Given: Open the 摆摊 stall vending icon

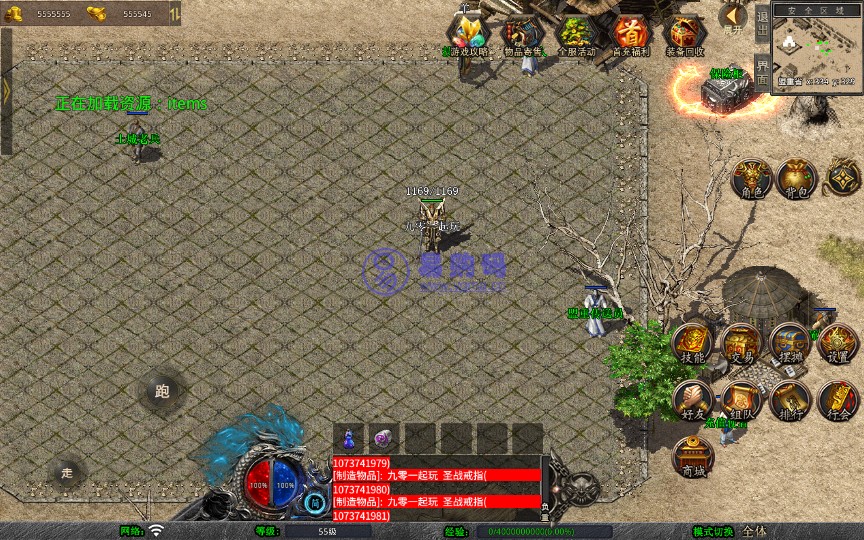Looking at the screenshot, I should (789, 344).
